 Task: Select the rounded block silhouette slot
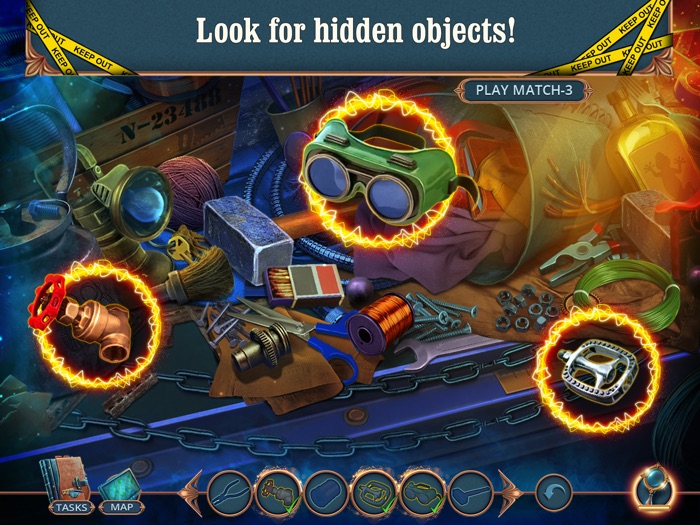click(325, 492)
